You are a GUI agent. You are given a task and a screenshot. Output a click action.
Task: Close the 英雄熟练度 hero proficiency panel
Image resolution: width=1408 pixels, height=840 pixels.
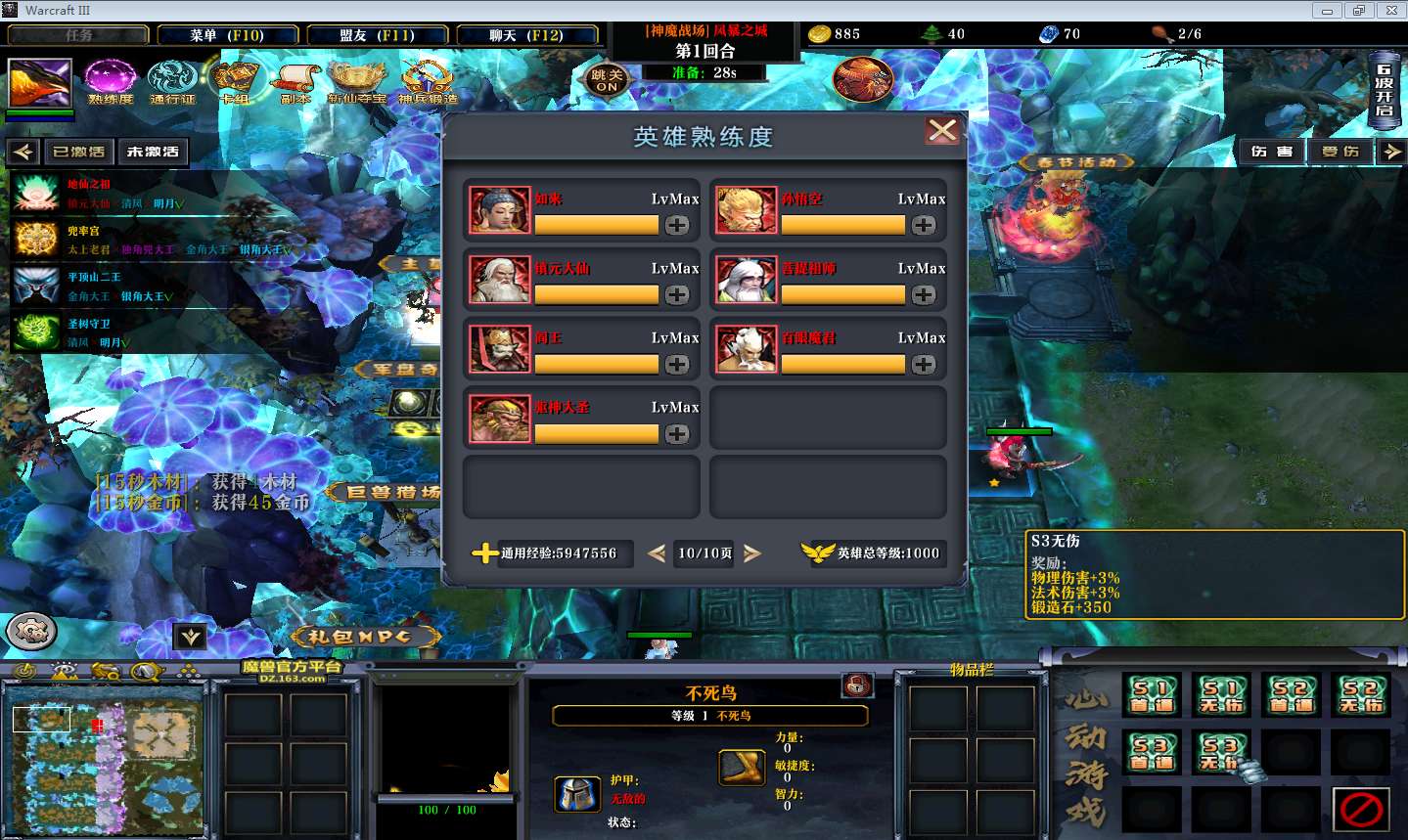point(942,131)
